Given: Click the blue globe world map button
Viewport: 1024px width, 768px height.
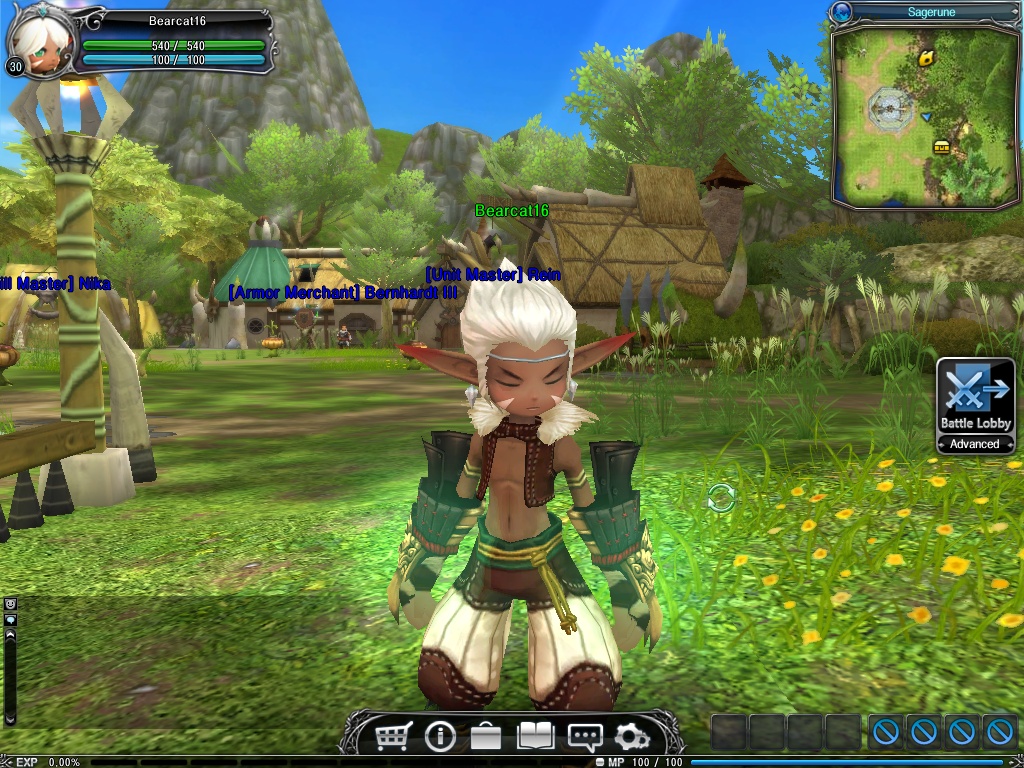Looking at the screenshot, I should click(x=842, y=12).
